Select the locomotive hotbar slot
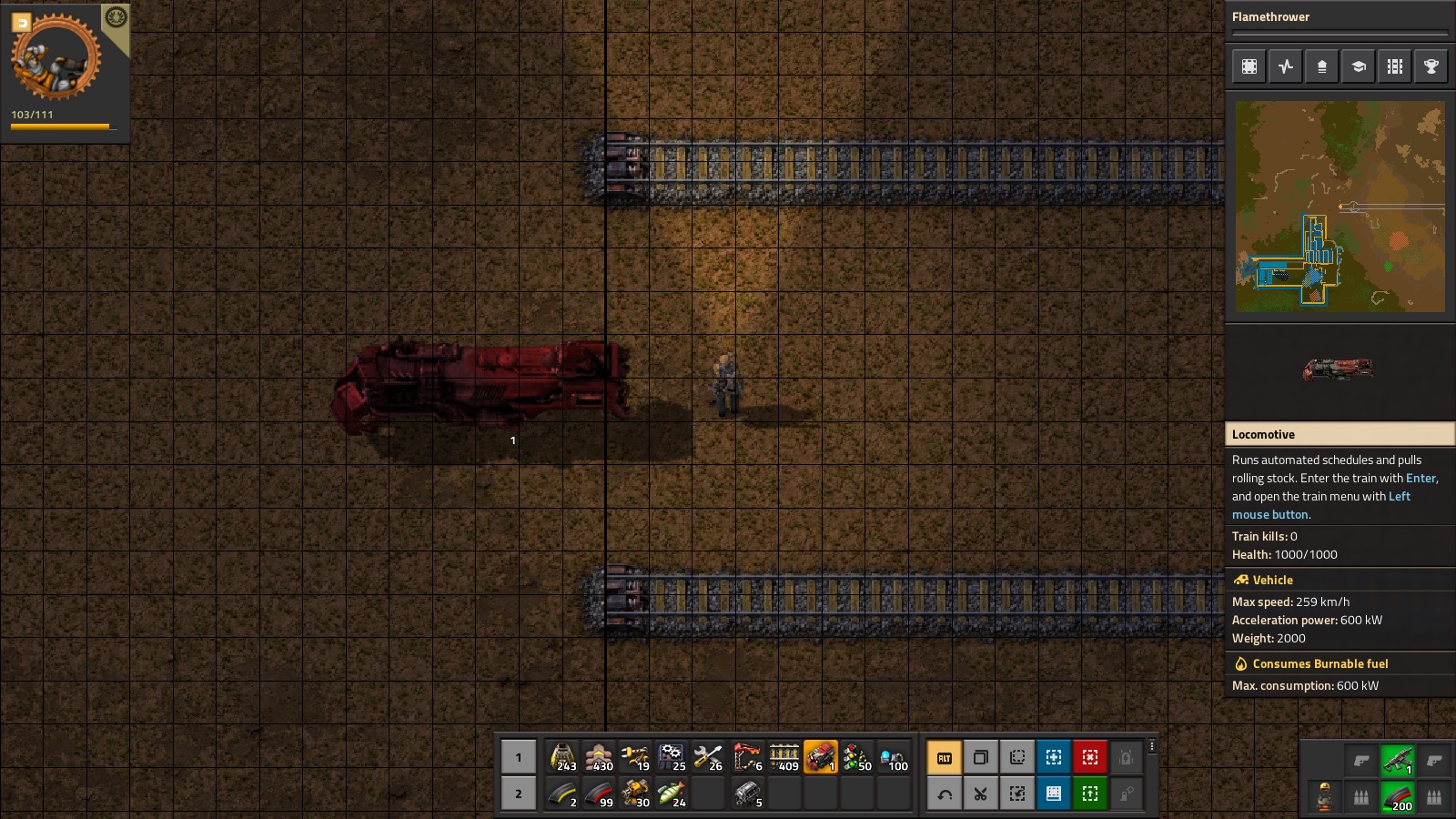The width and height of the screenshot is (1456, 819). point(820,757)
